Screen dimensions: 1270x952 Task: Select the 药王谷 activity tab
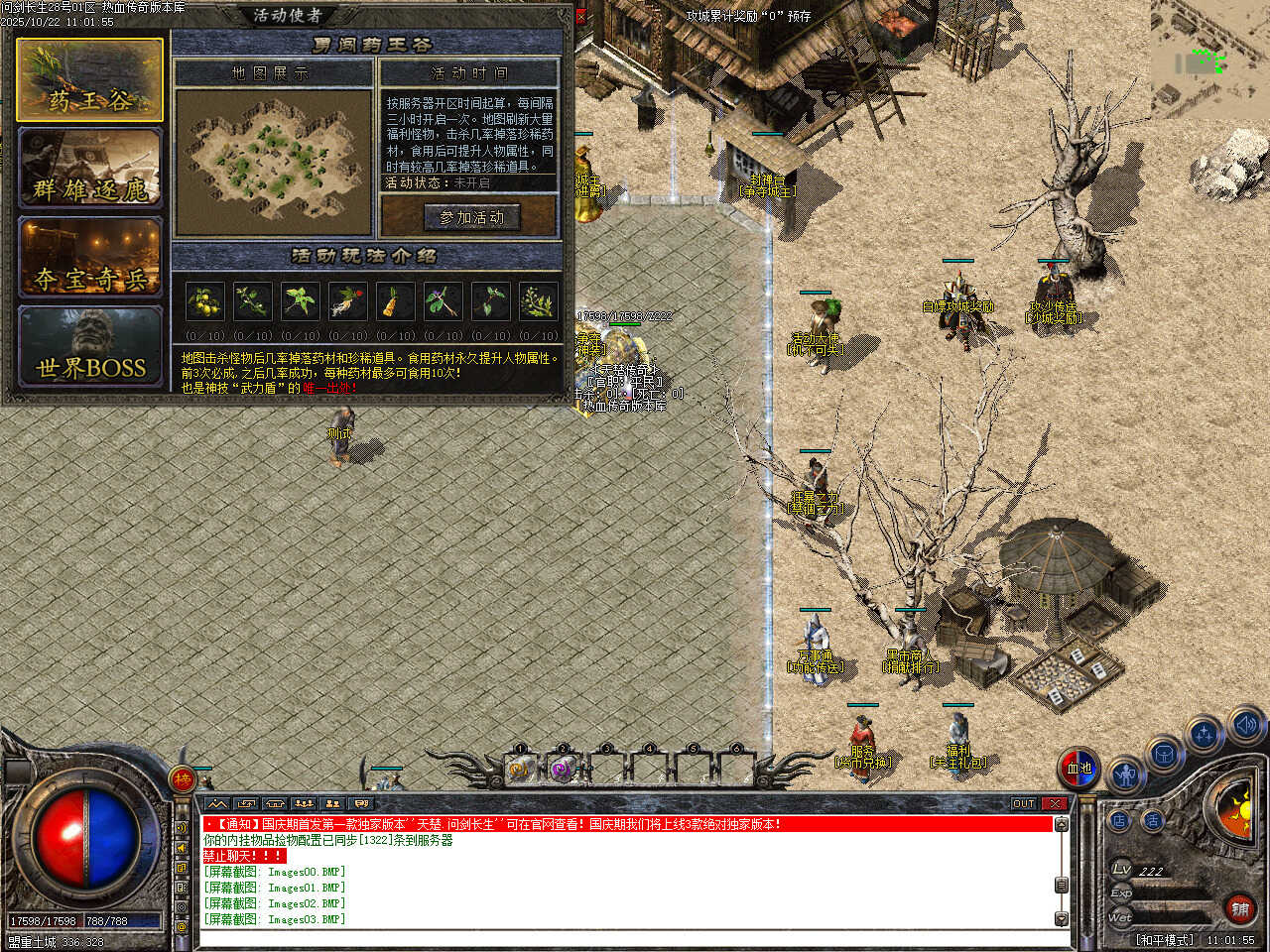89,80
